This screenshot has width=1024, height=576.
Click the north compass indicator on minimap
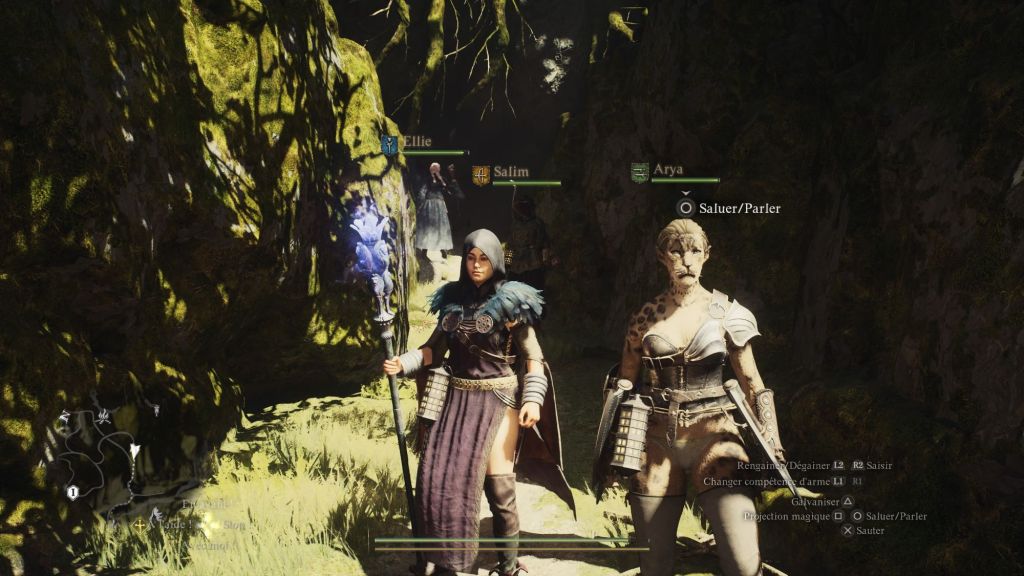[x=65, y=416]
